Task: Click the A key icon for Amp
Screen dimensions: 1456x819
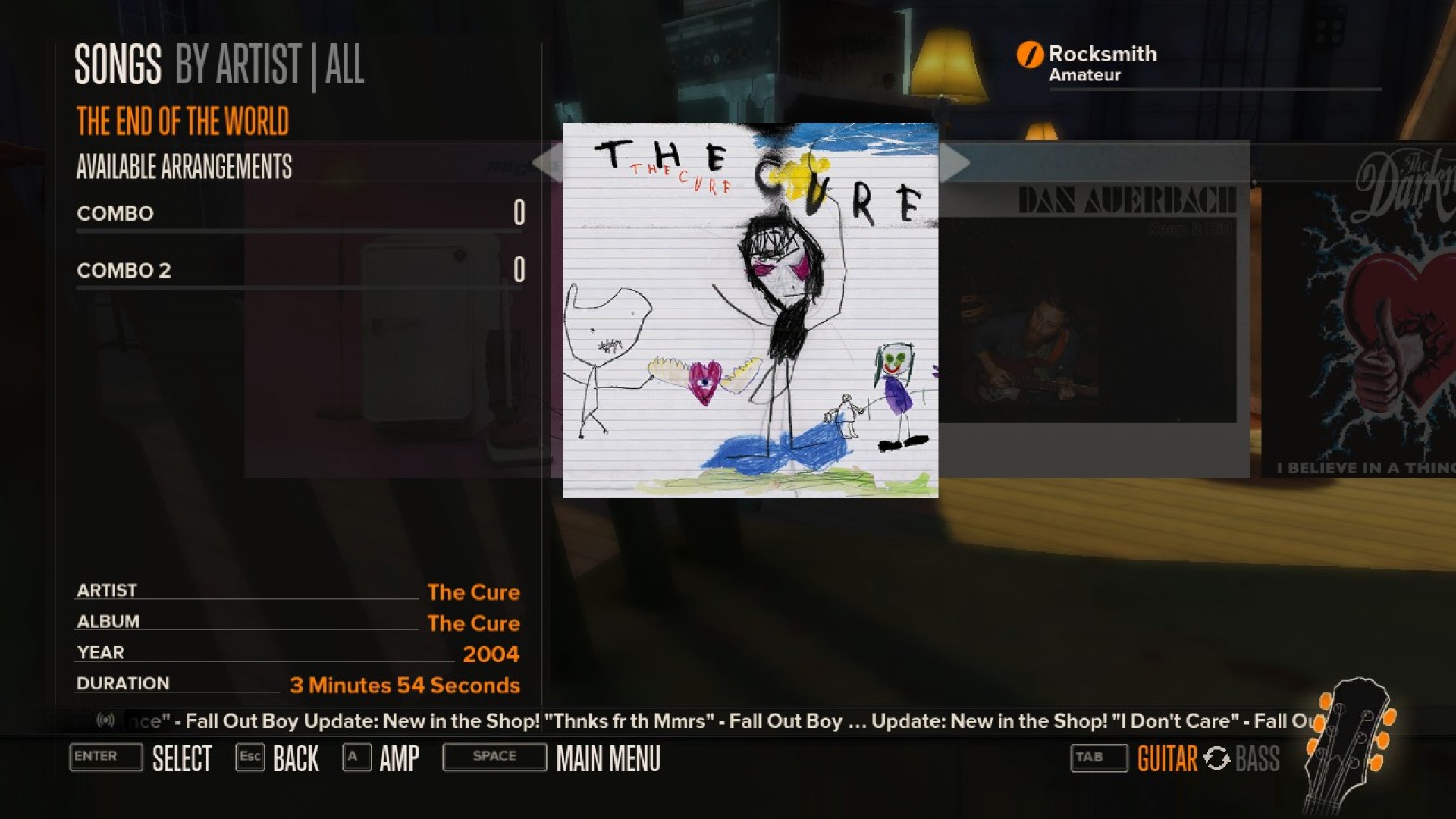Action: (x=355, y=756)
